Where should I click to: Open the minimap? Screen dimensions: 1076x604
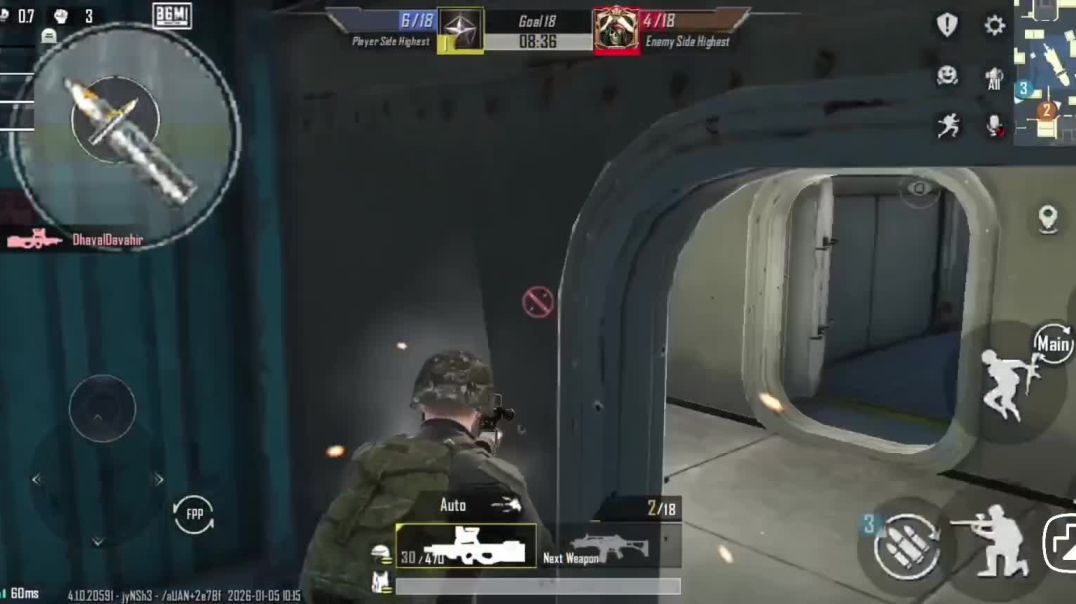[1046, 70]
